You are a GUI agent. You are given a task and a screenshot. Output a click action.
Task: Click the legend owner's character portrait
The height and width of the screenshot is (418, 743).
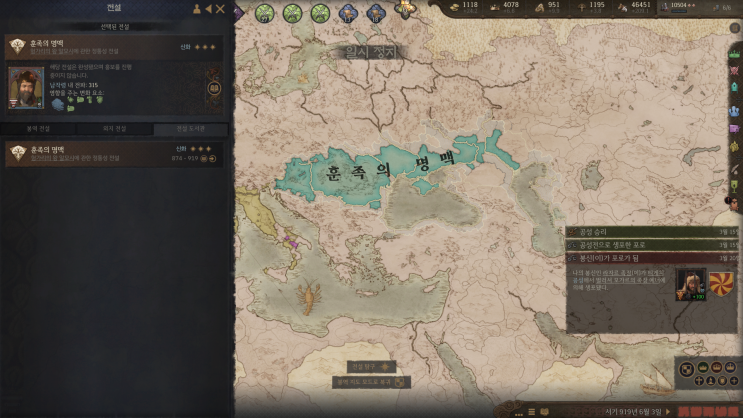[26, 88]
